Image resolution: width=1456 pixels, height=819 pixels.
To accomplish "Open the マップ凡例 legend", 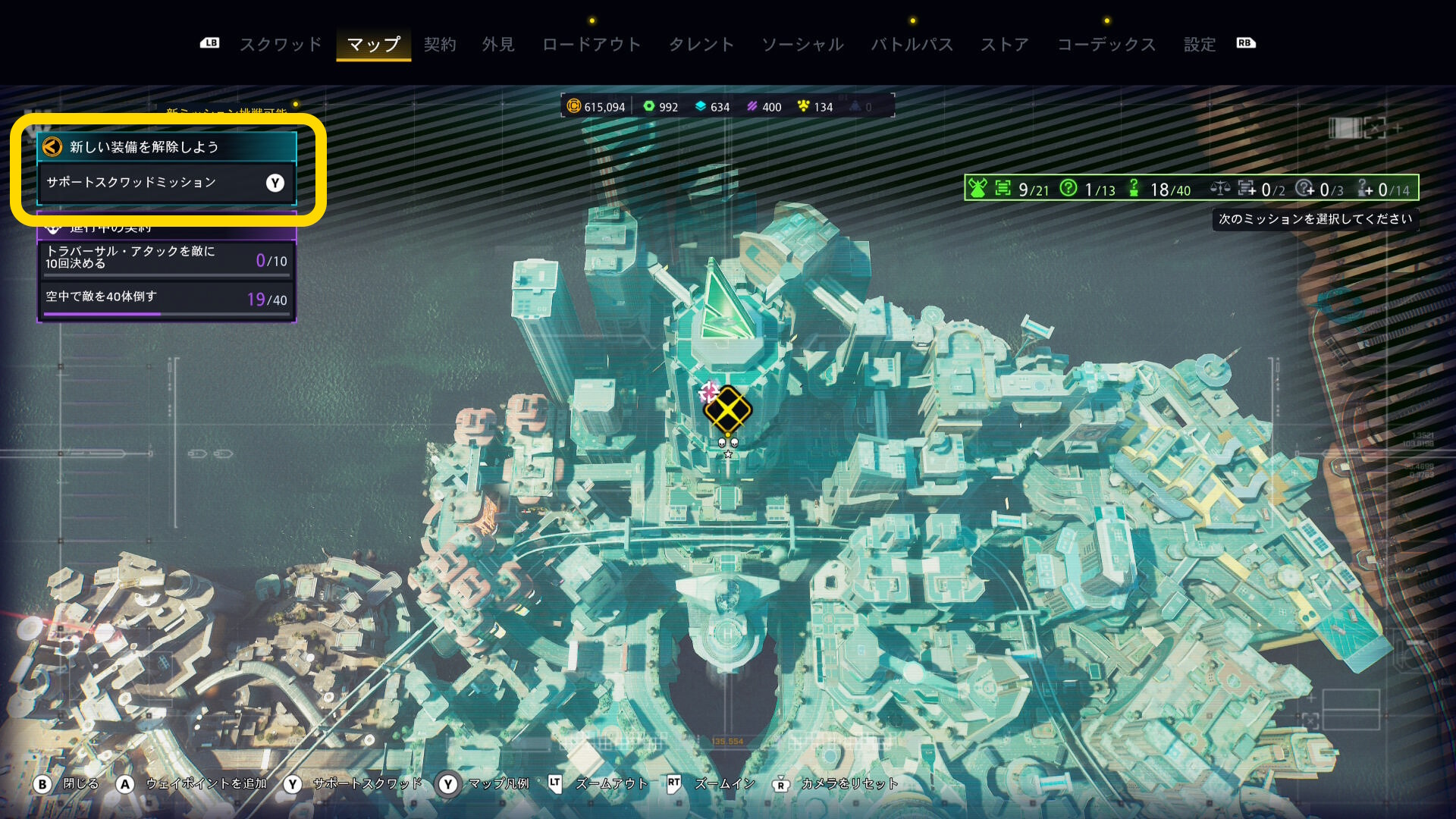I will click(x=485, y=784).
